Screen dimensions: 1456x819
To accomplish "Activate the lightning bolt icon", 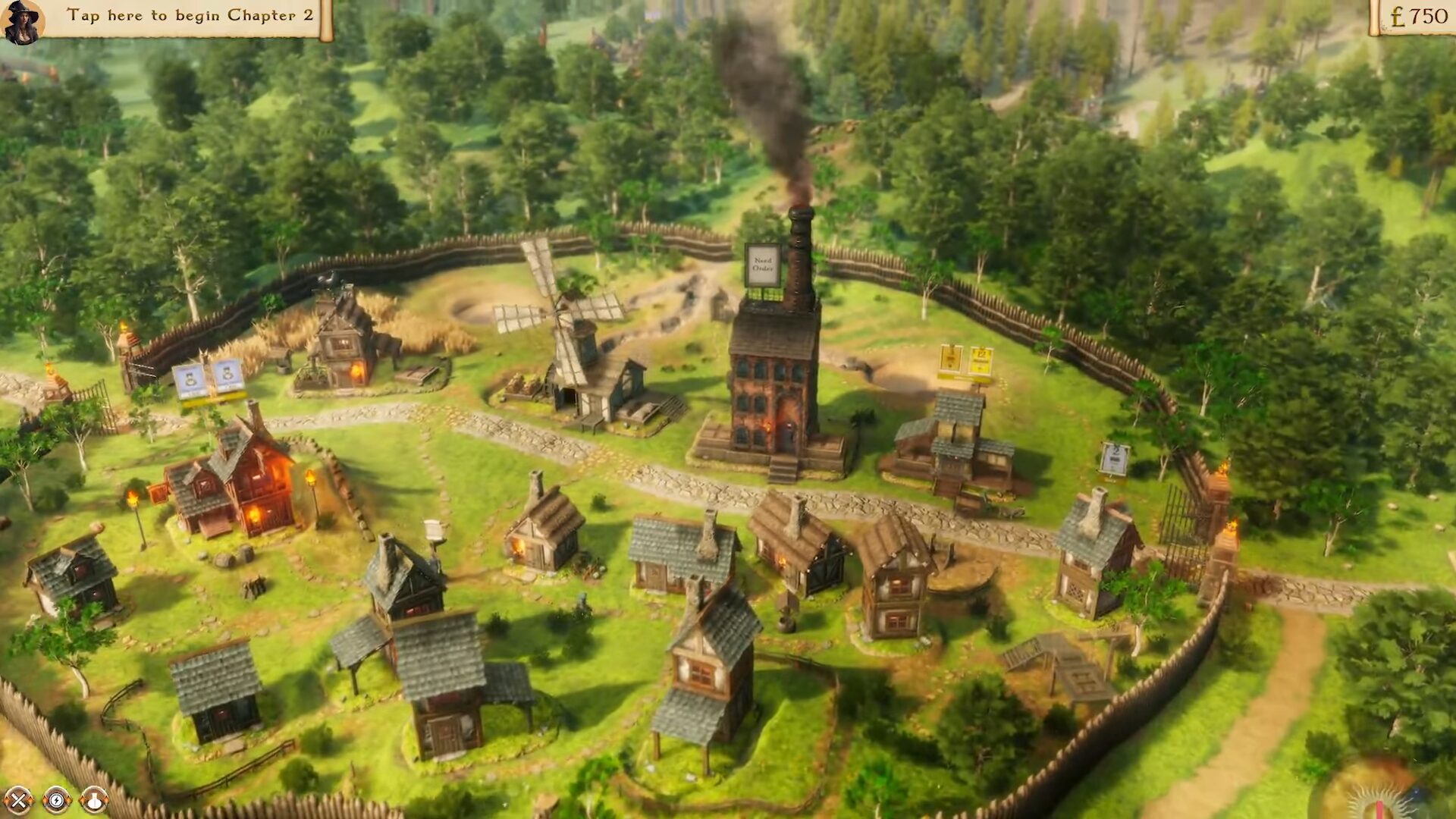I will coord(56,799).
